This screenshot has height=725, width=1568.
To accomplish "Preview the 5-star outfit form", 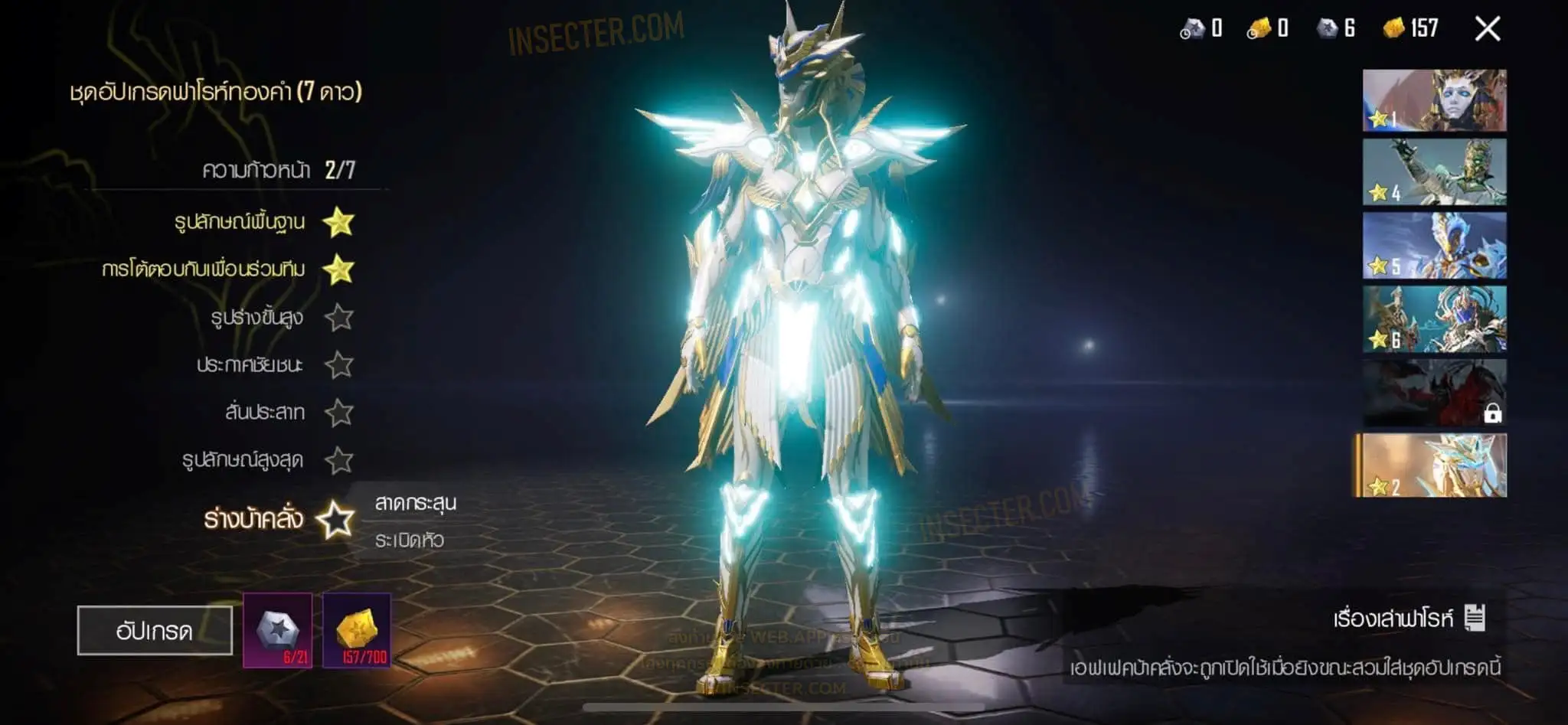I will (1434, 245).
